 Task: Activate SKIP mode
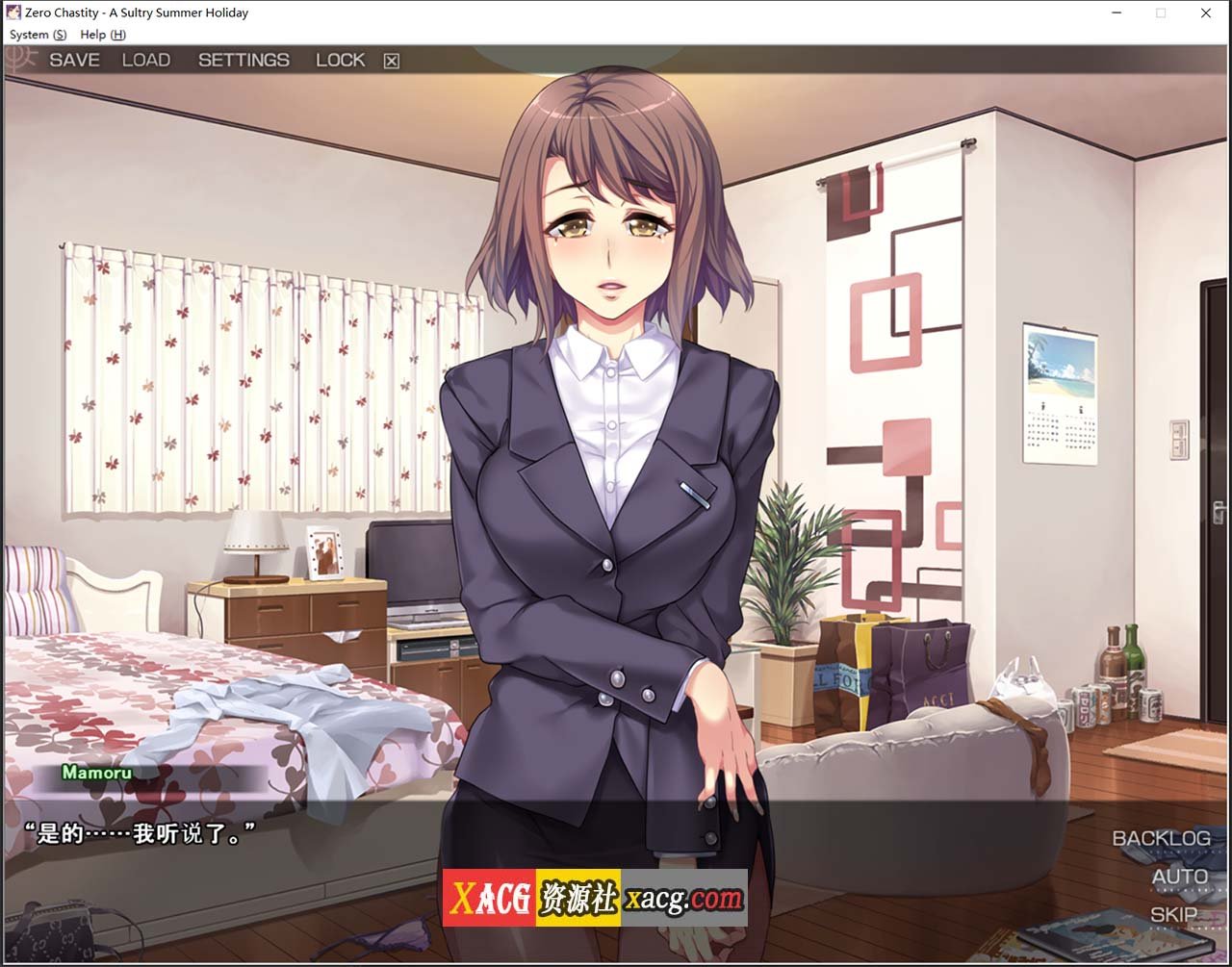pos(1173,914)
